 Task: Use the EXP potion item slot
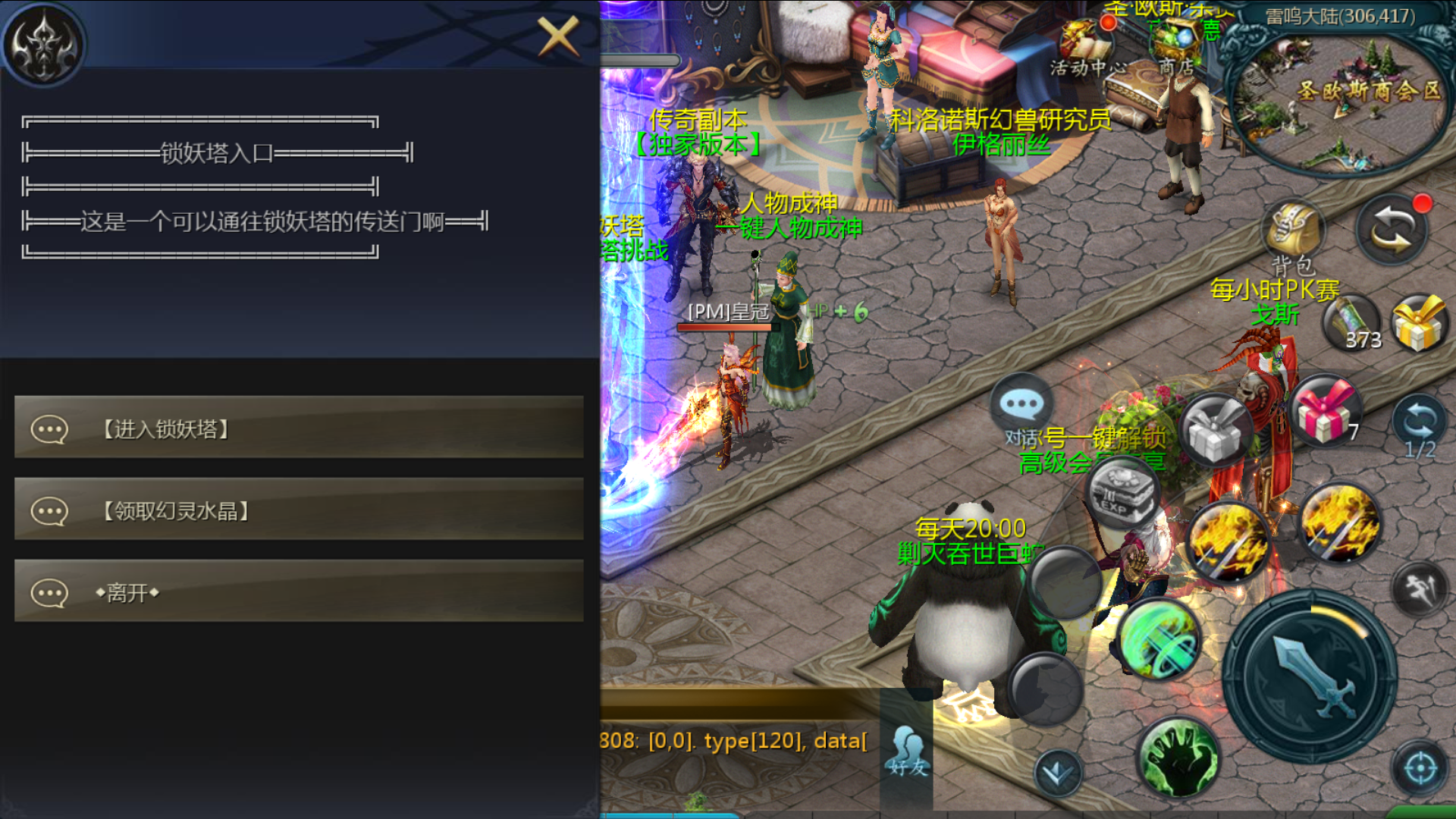(x=1122, y=493)
